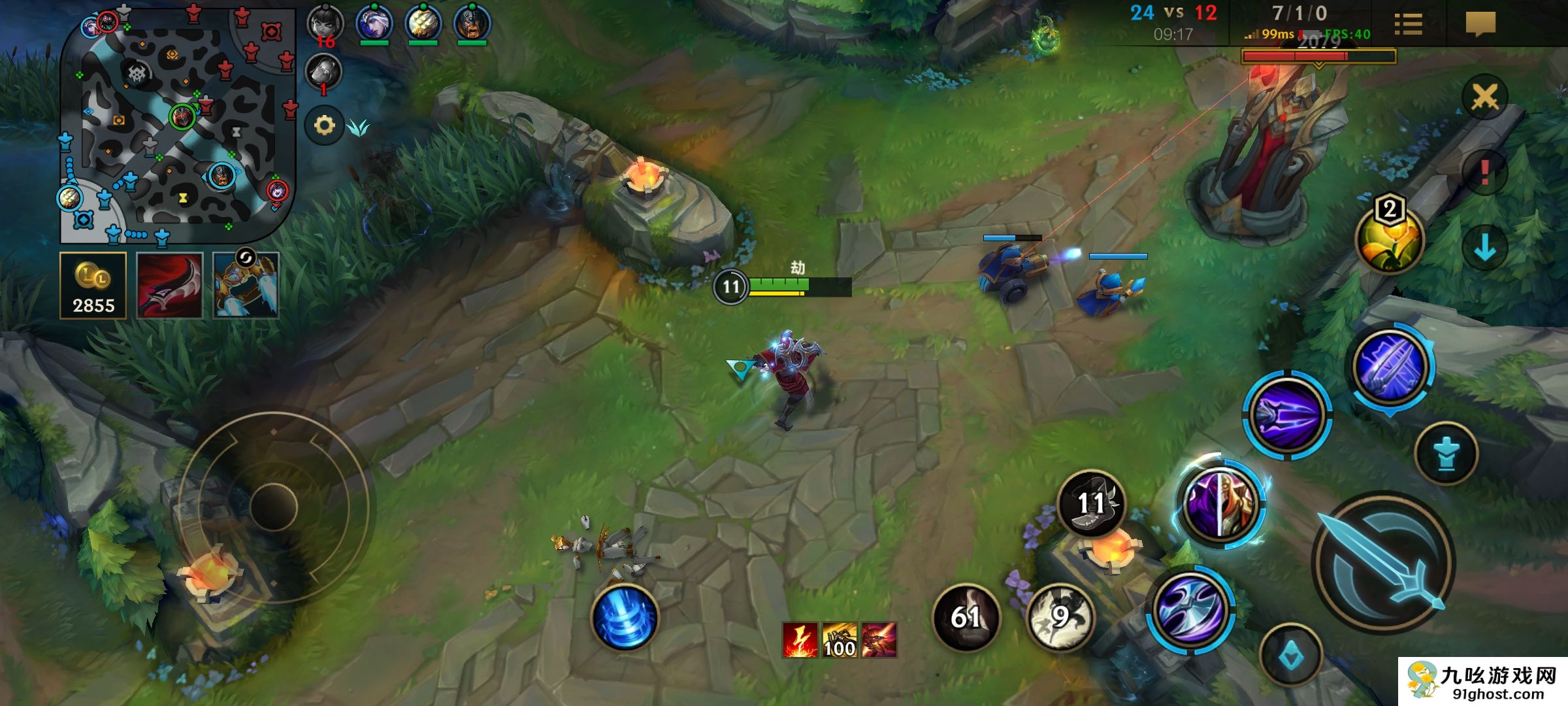
Task: Open the scoreboard list icon
Action: pos(1408,25)
